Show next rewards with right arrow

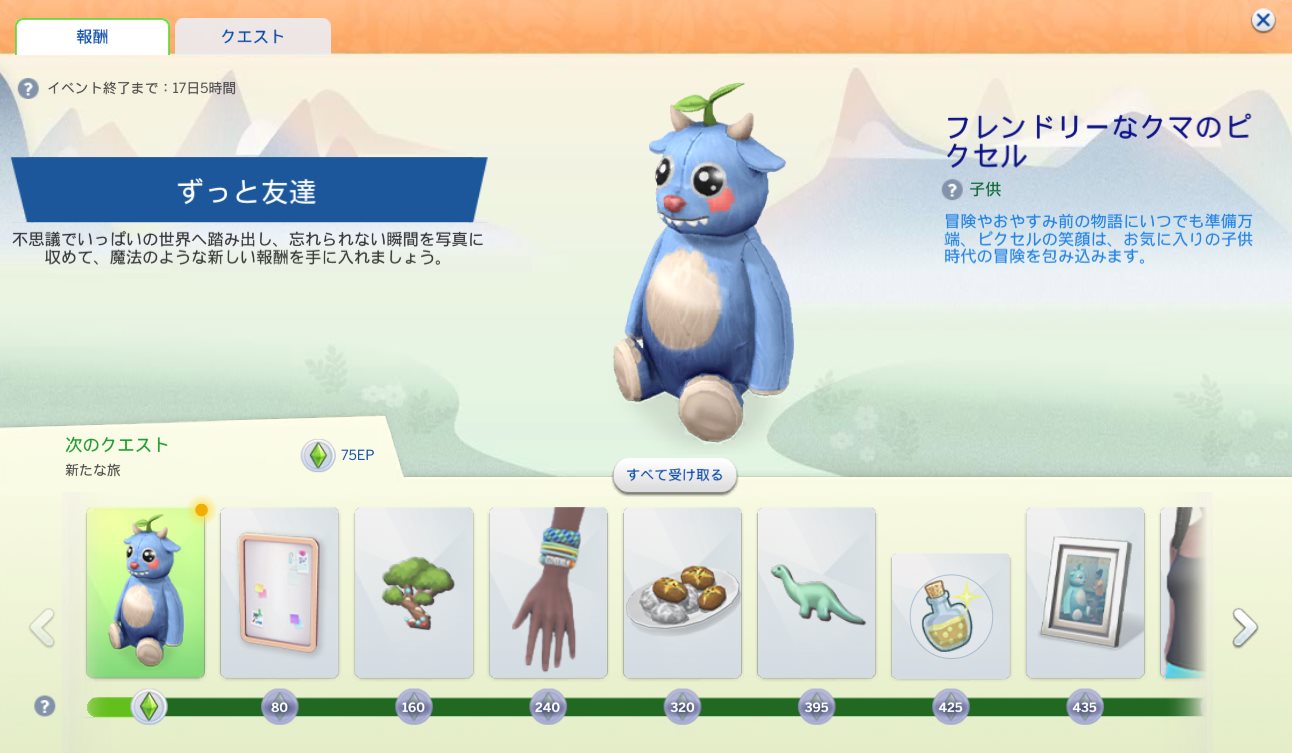pyautogui.click(x=1244, y=628)
